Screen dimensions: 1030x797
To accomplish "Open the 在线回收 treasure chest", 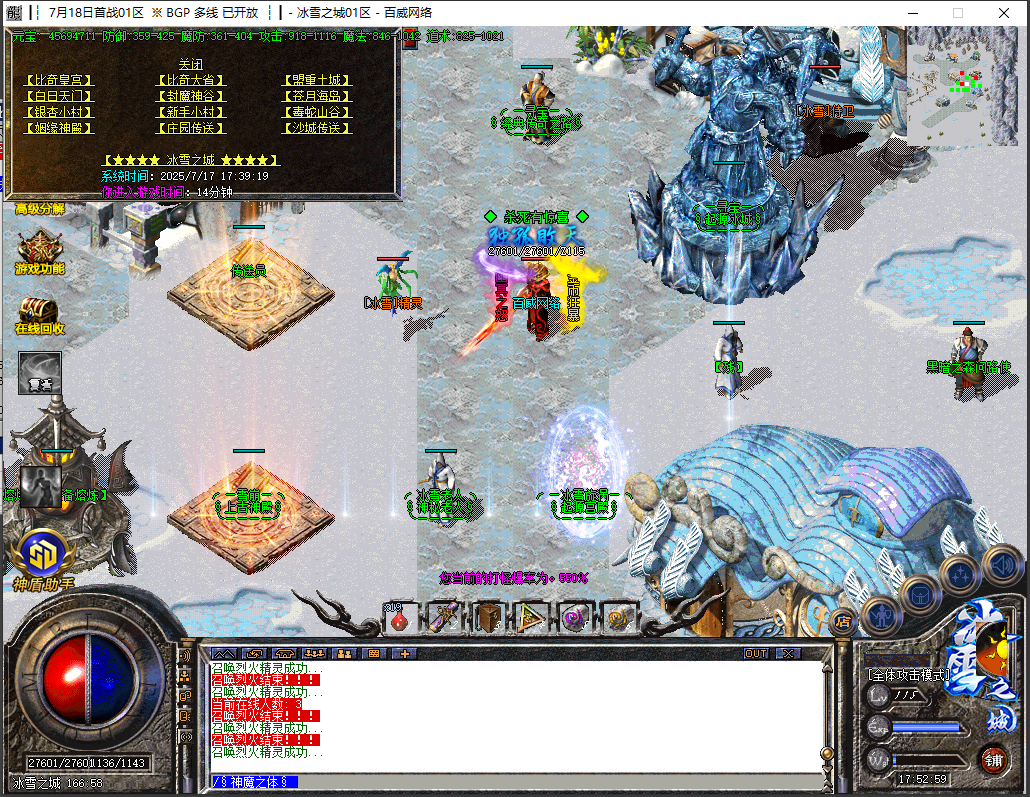I will (x=39, y=312).
